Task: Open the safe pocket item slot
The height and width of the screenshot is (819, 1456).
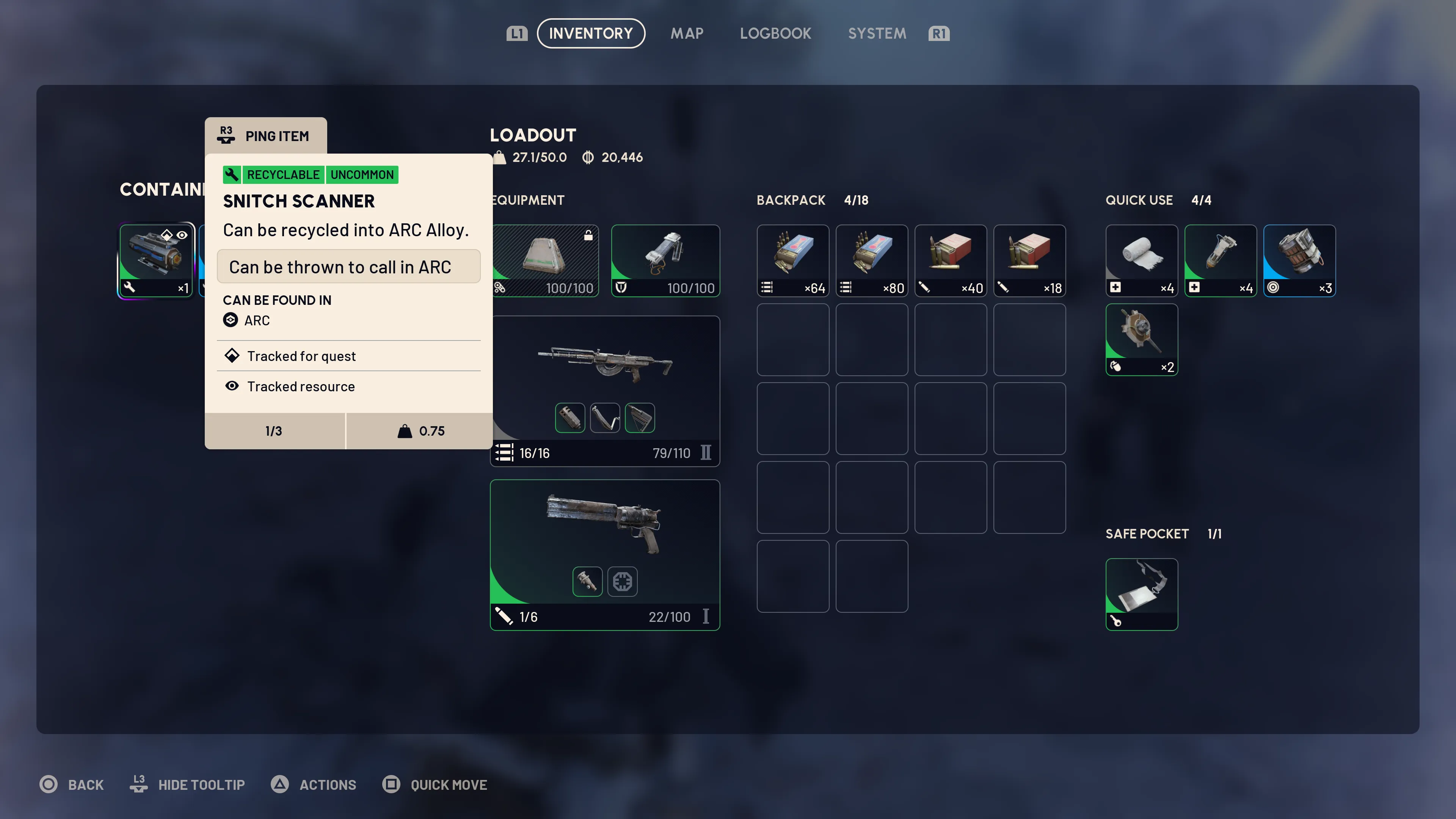Action: click(1141, 593)
